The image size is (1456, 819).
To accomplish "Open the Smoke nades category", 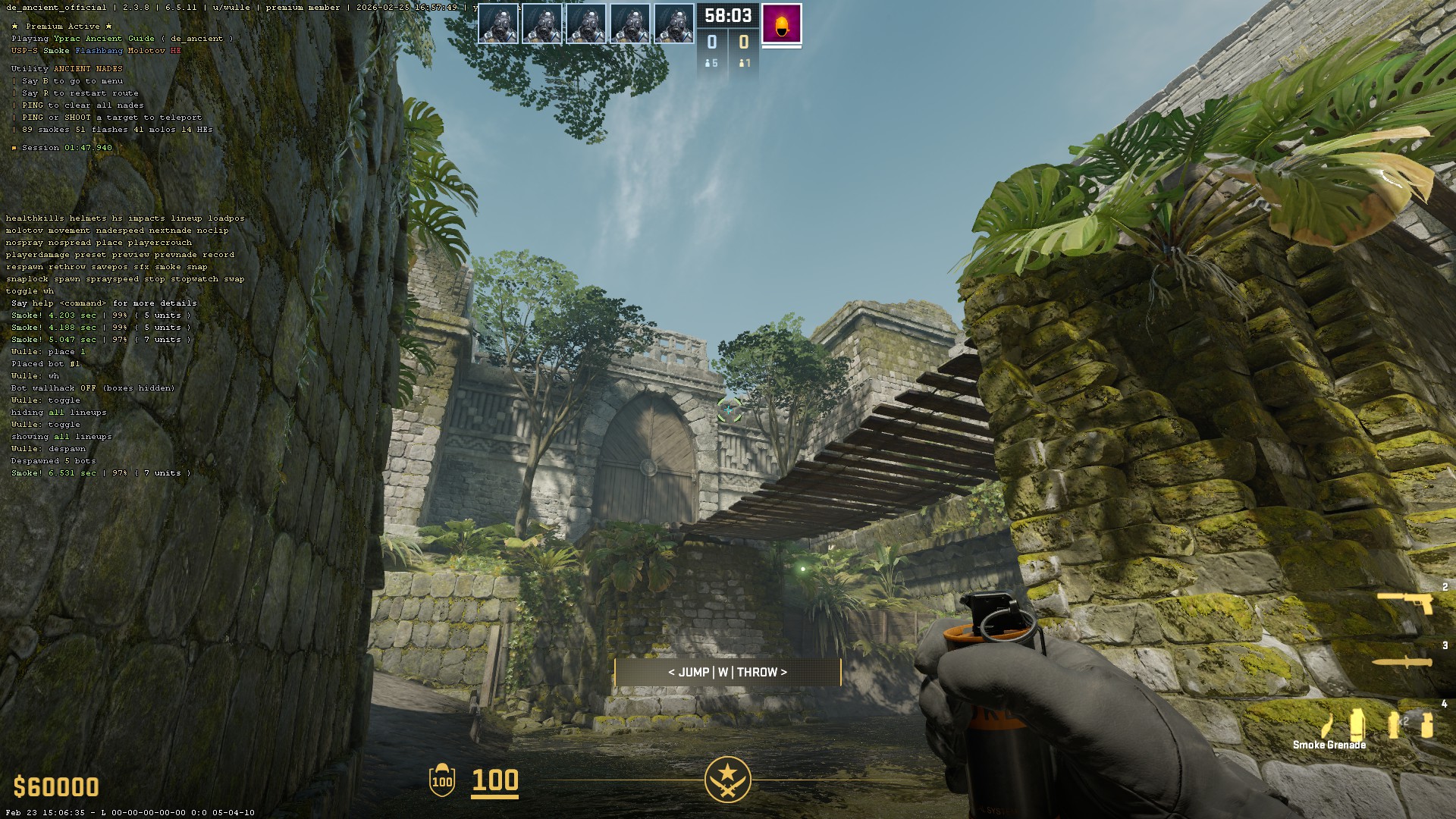I will pyautogui.click(x=56, y=50).
